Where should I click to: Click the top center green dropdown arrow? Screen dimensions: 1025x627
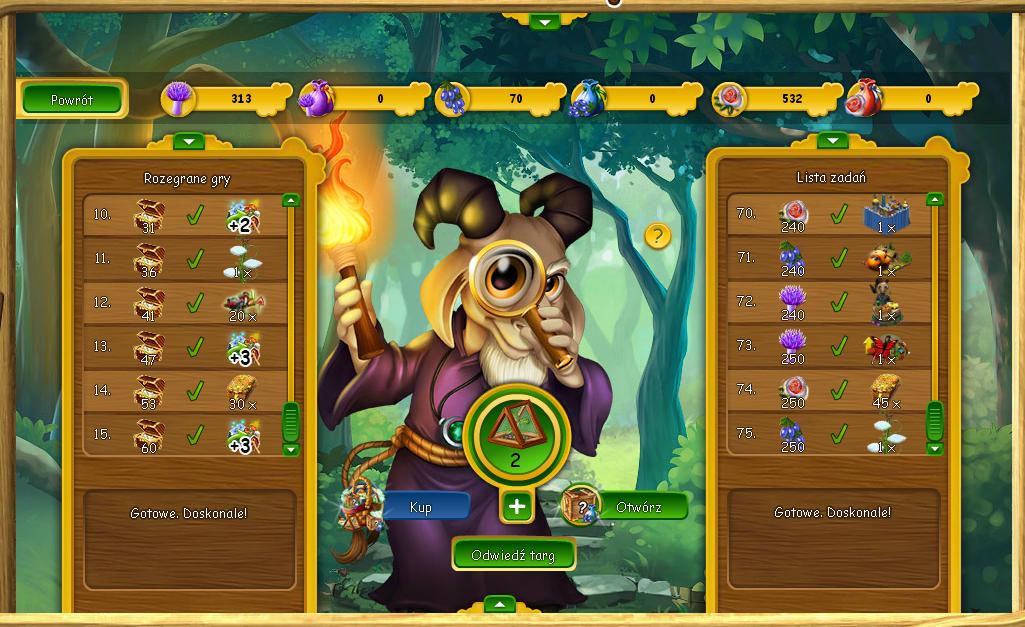pyautogui.click(x=545, y=22)
